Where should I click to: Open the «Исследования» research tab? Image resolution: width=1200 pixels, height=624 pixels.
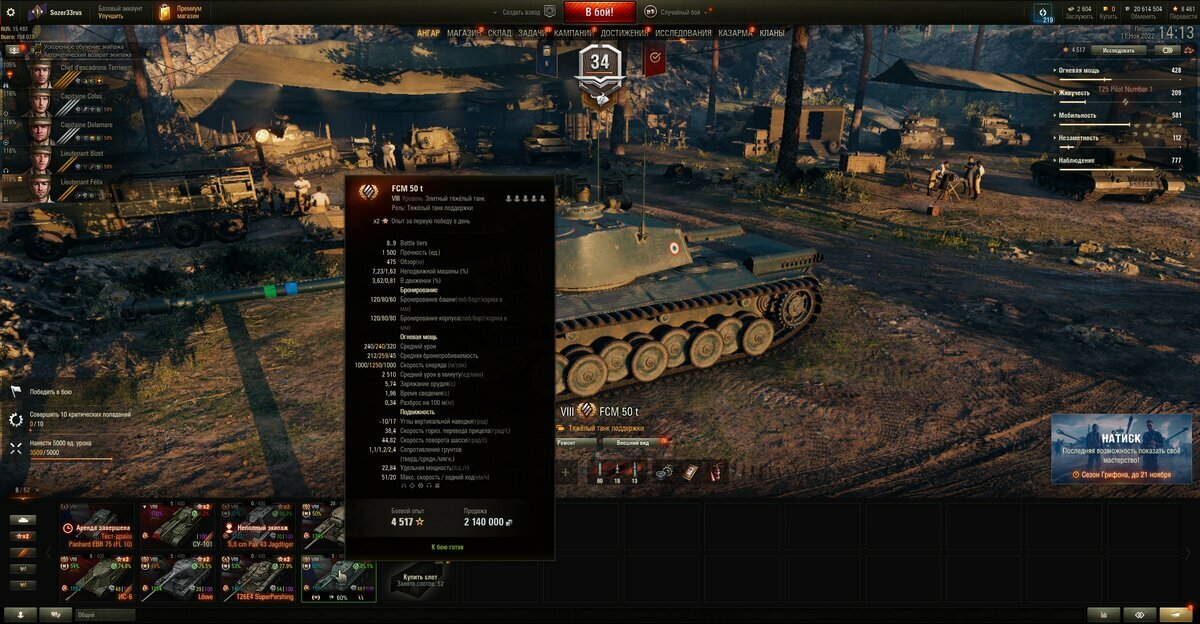point(683,33)
